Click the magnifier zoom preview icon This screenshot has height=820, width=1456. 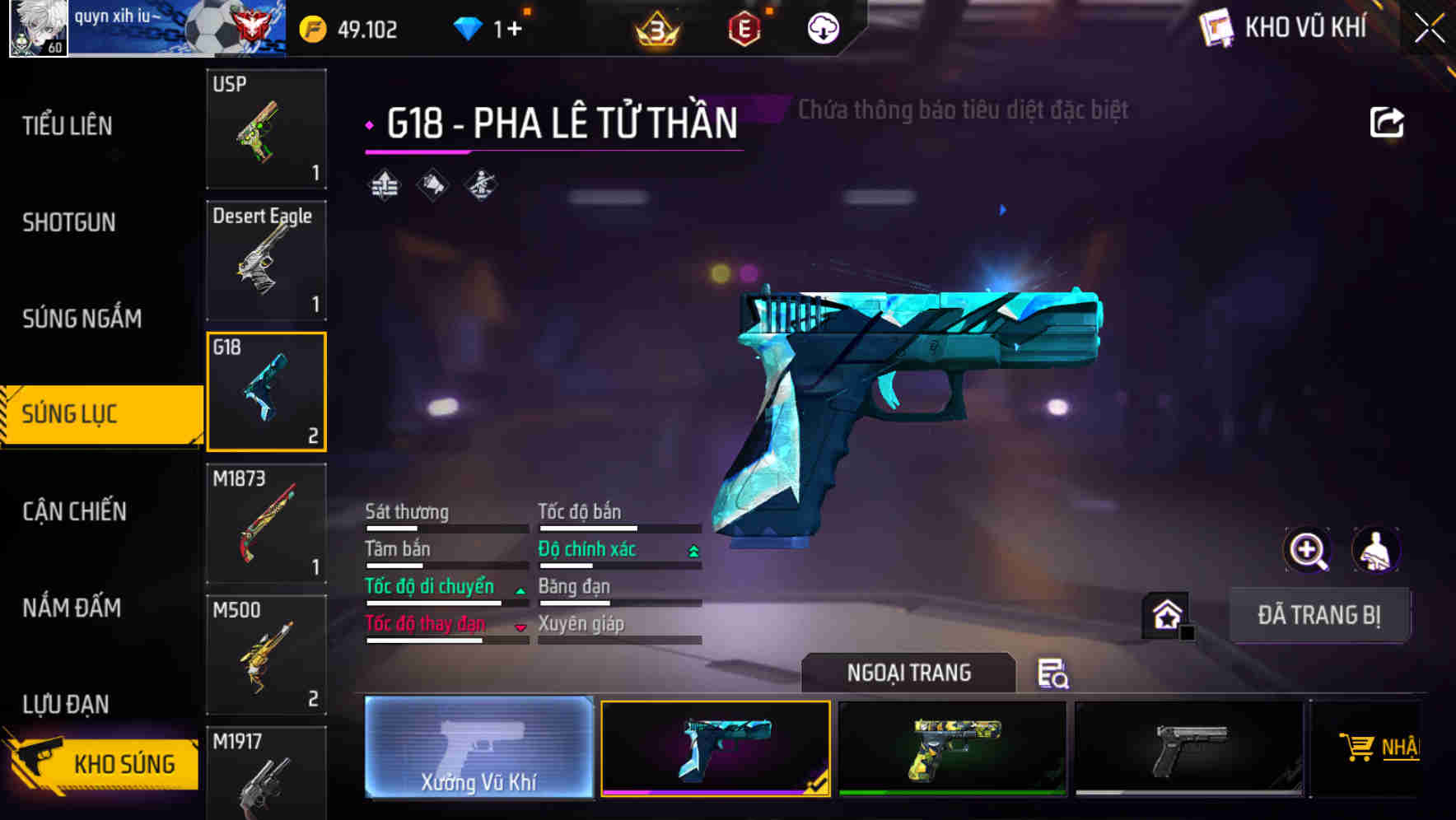point(1308,550)
